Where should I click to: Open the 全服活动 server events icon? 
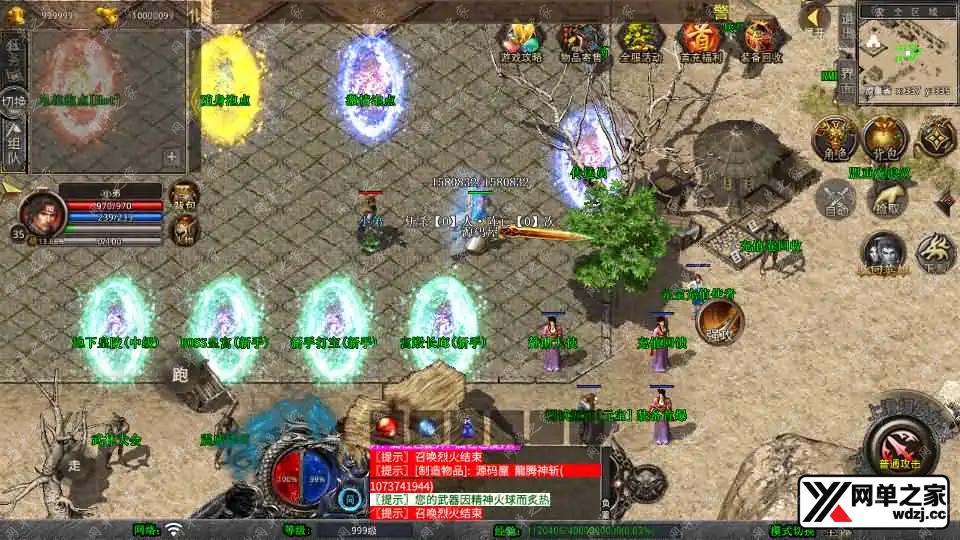(x=637, y=40)
